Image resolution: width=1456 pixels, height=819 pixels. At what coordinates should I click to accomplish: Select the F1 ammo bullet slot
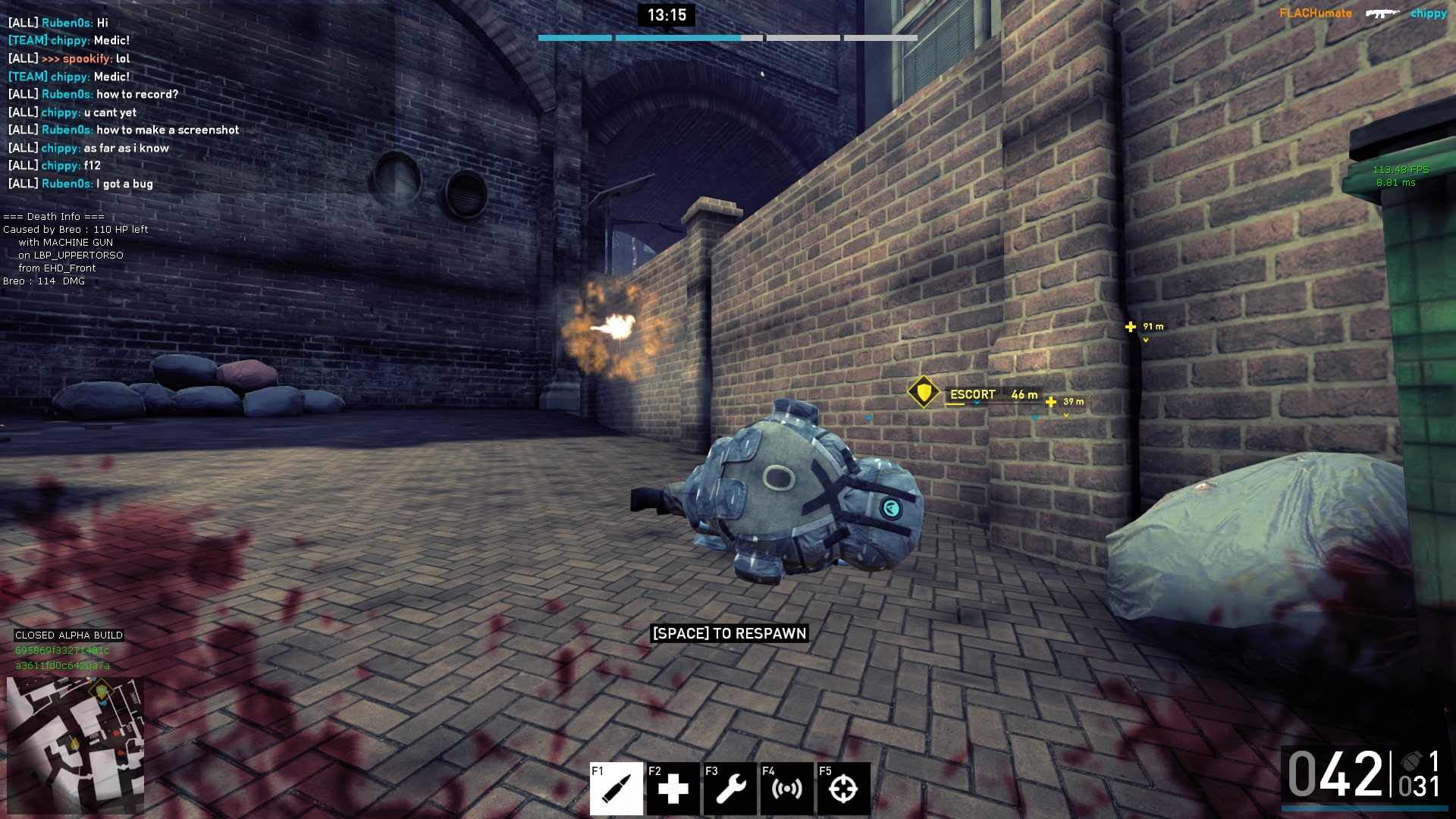tap(617, 789)
